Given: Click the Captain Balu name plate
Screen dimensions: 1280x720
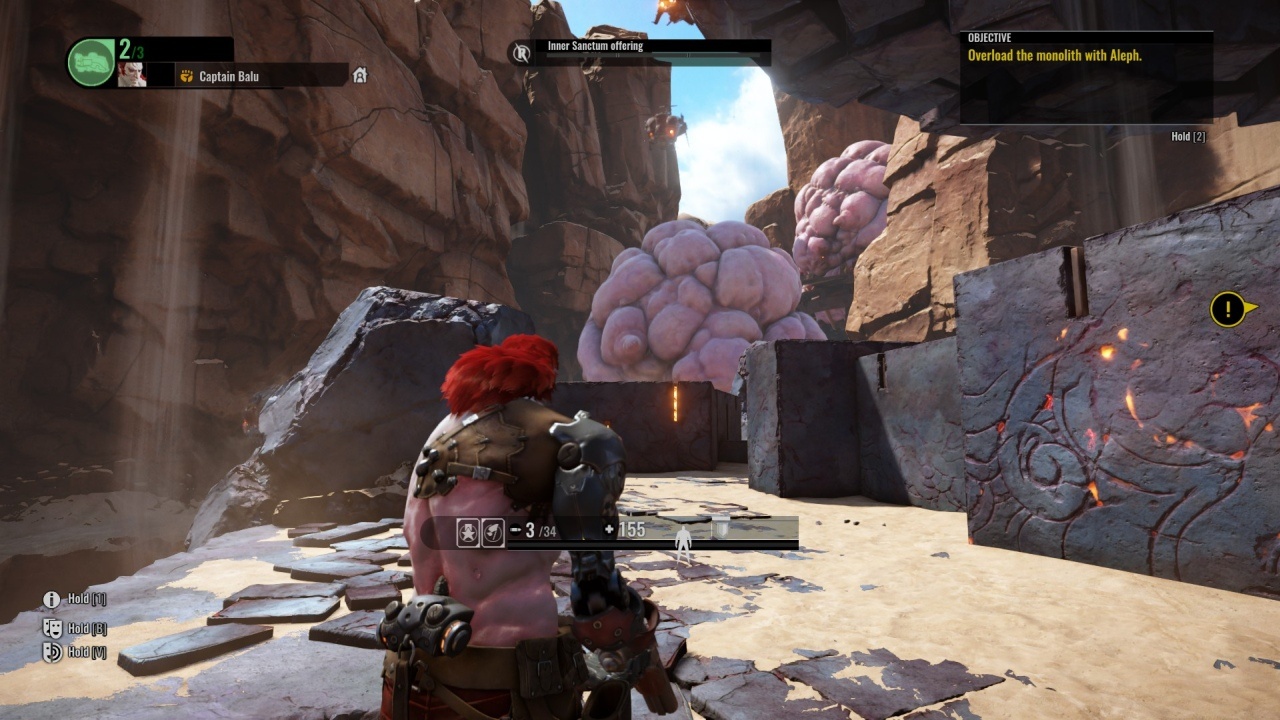Looking at the screenshot, I should (x=228, y=76).
